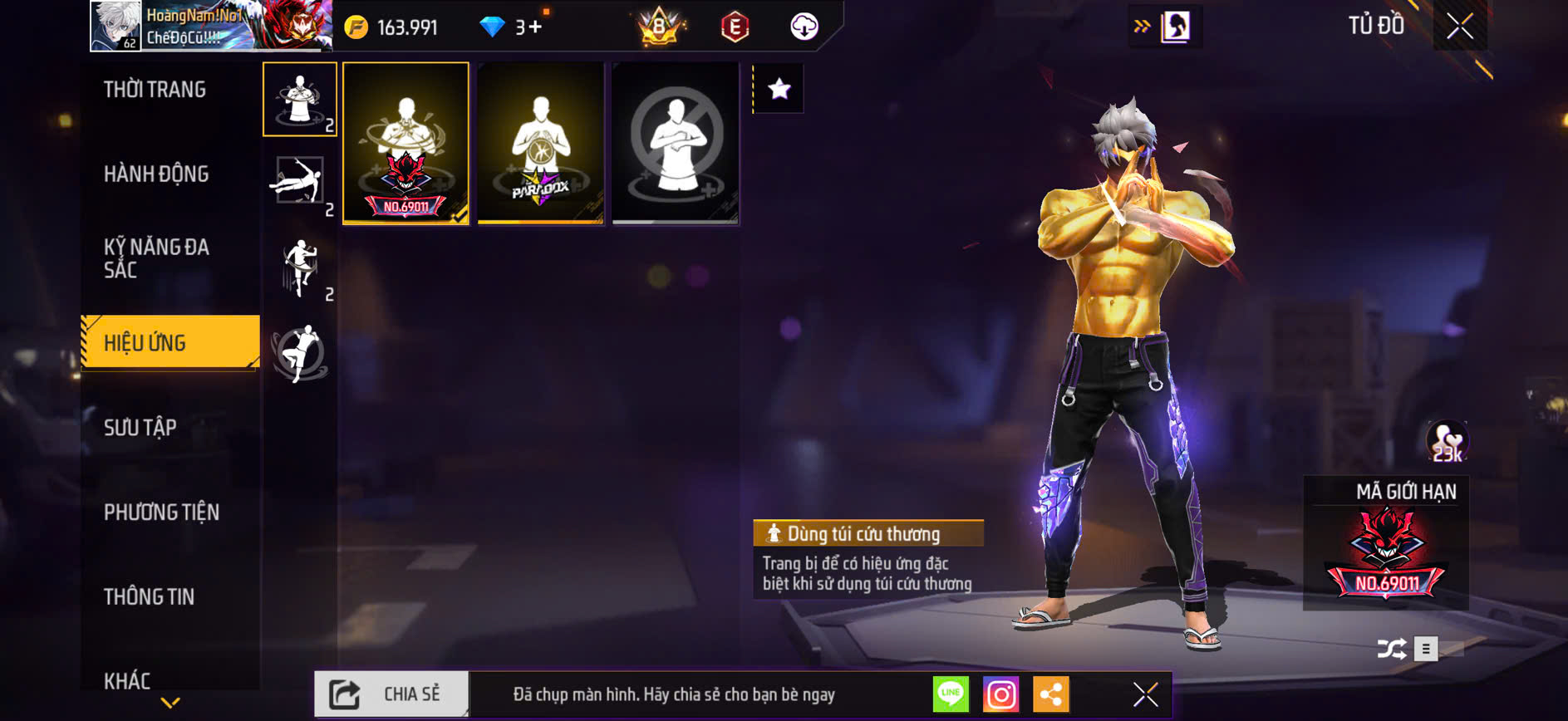Share the screenshot via the Instagram icon
This screenshot has height=721, width=1568.
click(1002, 694)
